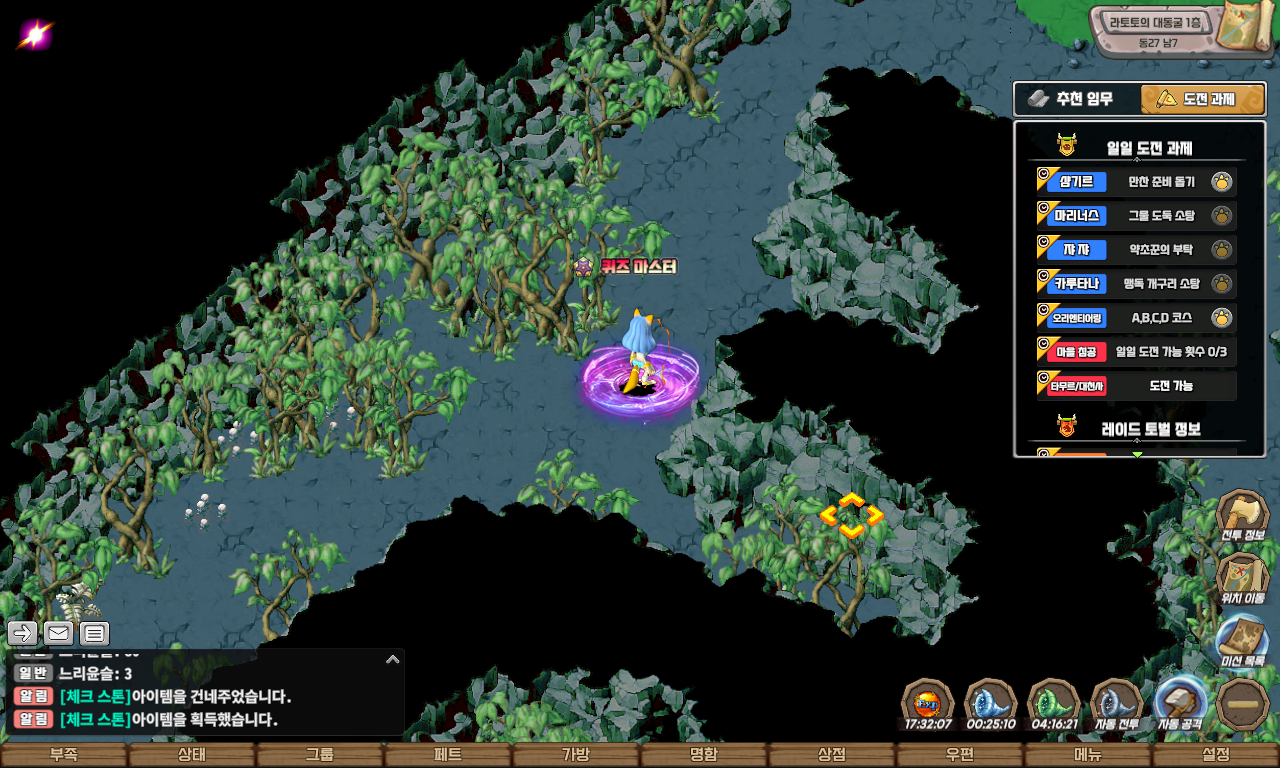This screenshot has width=1280, height=768.
Task: Open the 펫 menu
Action: (448, 755)
